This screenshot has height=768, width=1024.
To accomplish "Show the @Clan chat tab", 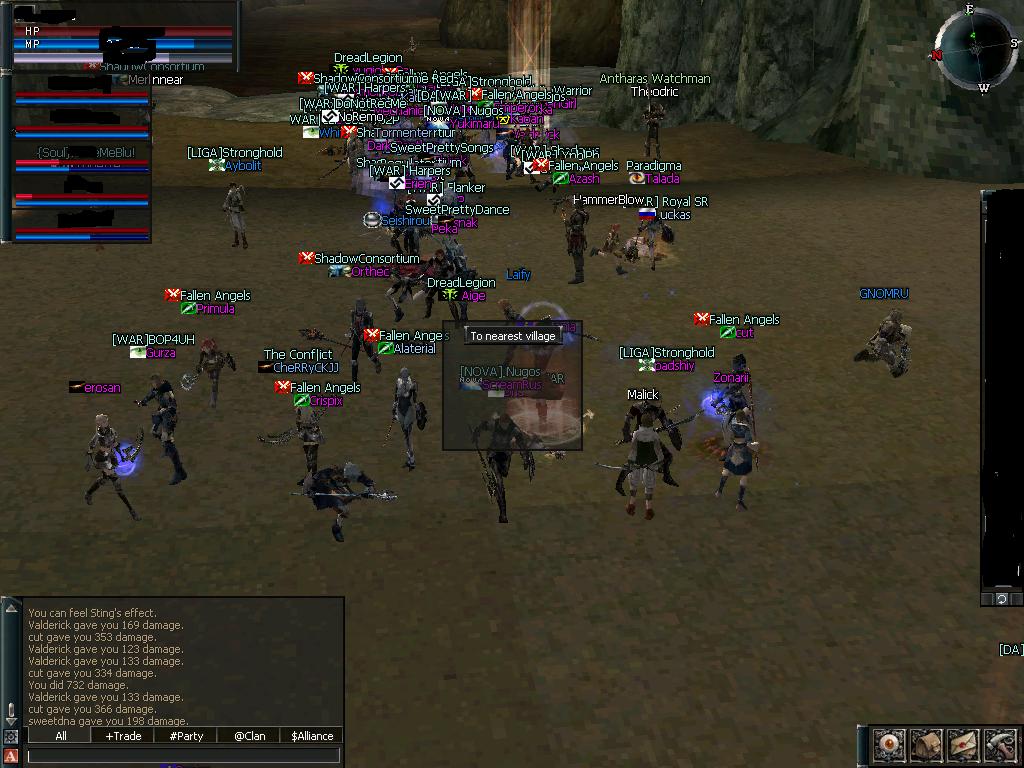I will pos(249,736).
